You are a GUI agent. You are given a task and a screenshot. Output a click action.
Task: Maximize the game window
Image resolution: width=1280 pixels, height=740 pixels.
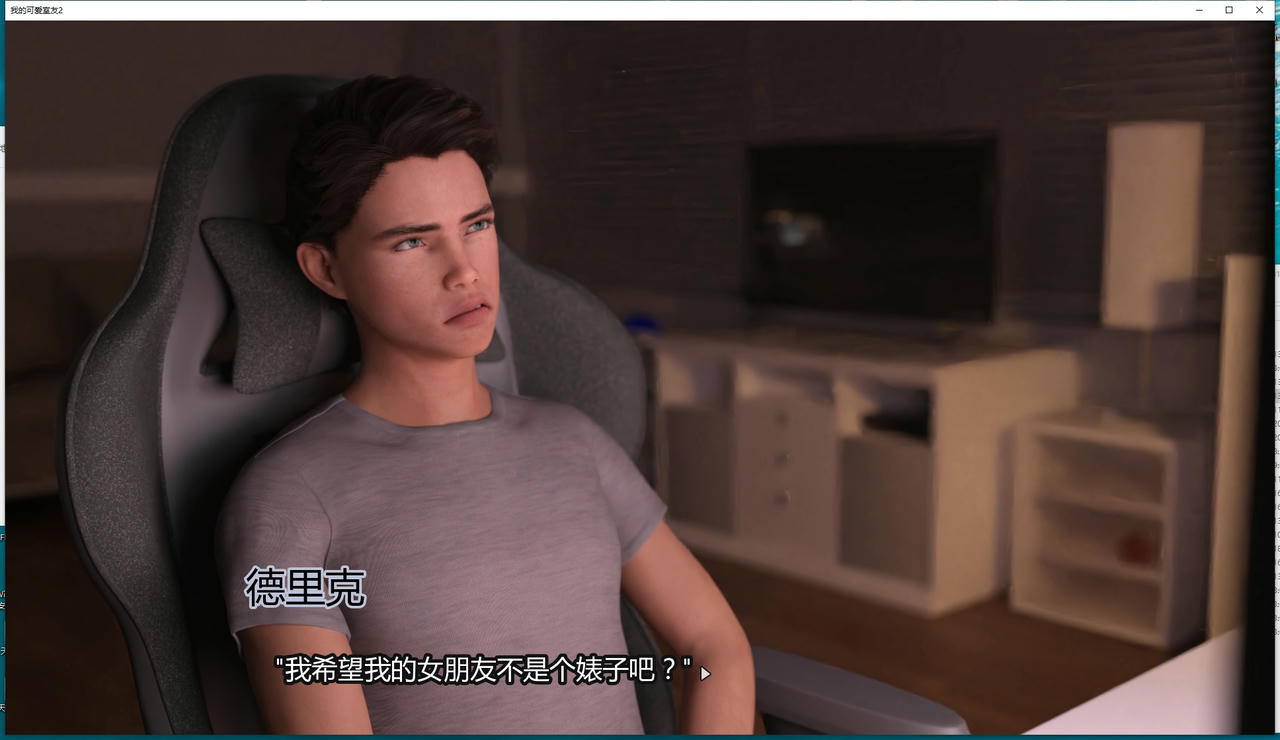click(x=1228, y=10)
